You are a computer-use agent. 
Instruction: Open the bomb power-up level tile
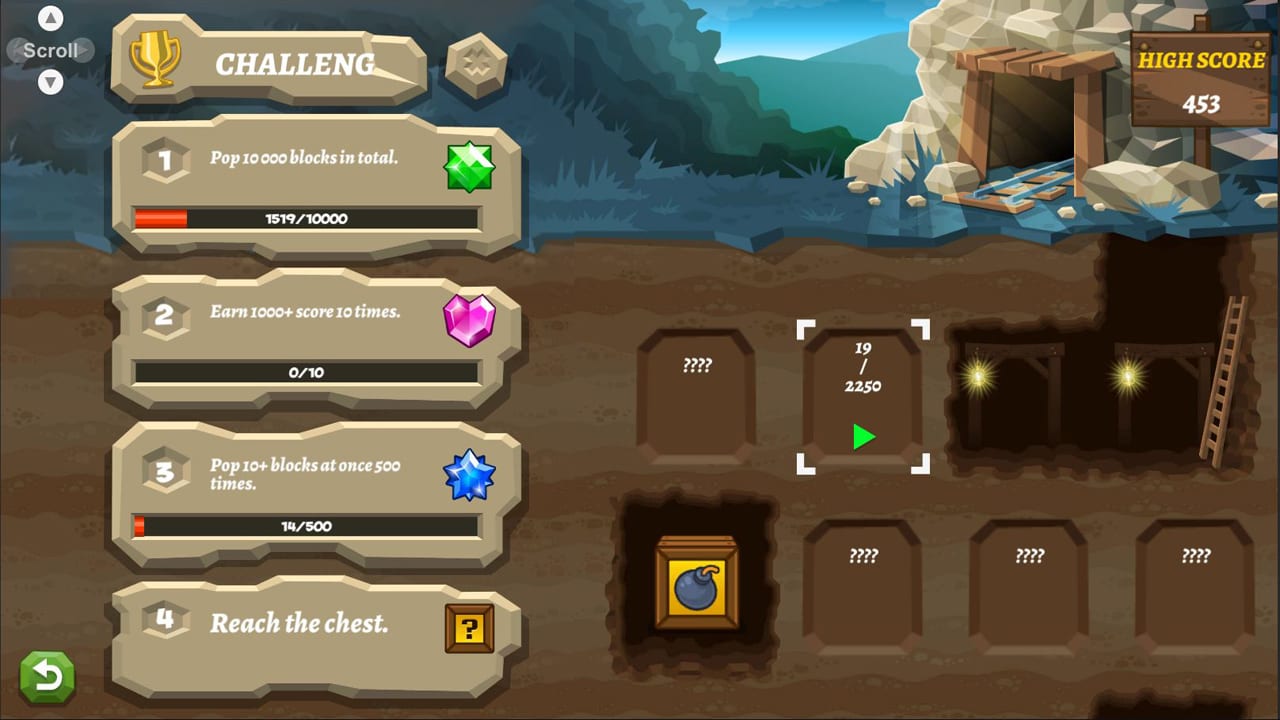pyautogui.click(x=697, y=583)
